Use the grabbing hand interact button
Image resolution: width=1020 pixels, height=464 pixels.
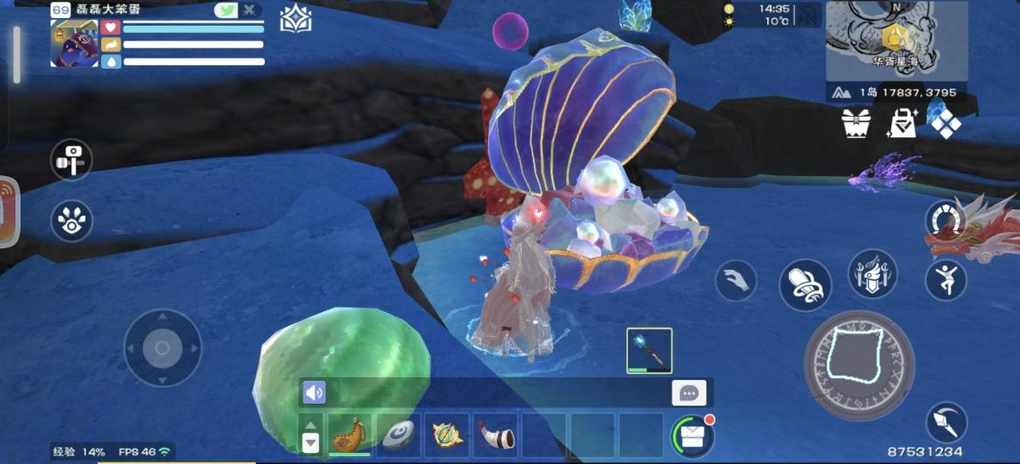point(736,280)
